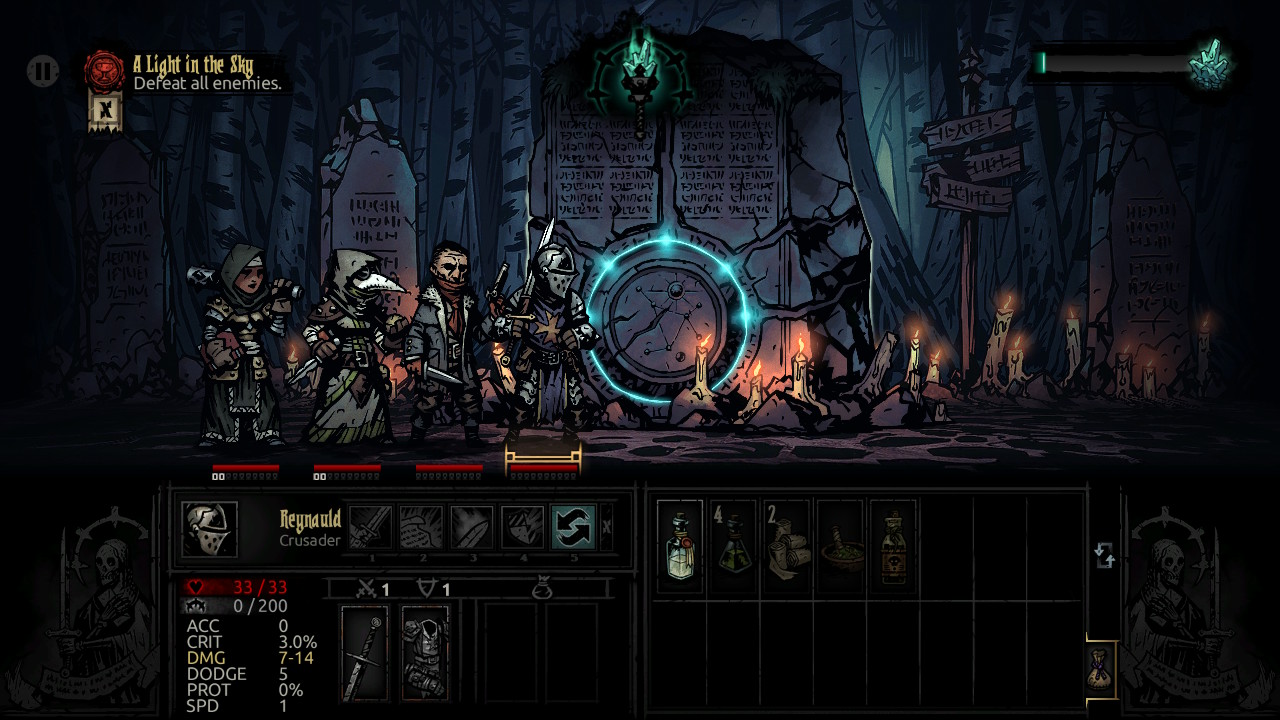Select the shield skill in slot 4

pyautogui.click(x=524, y=527)
